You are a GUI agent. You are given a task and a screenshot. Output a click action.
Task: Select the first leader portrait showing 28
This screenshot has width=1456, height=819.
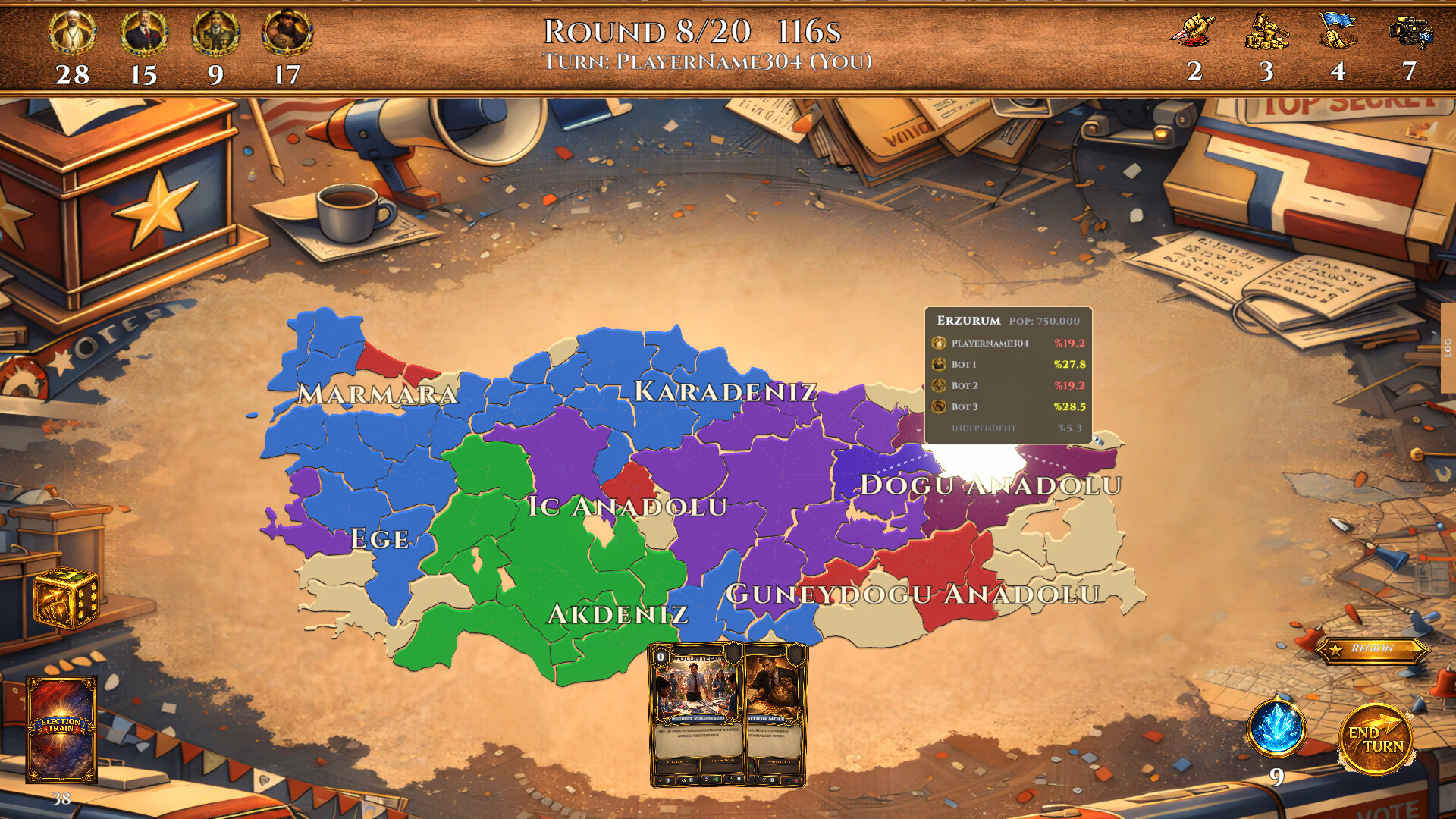pos(72,34)
